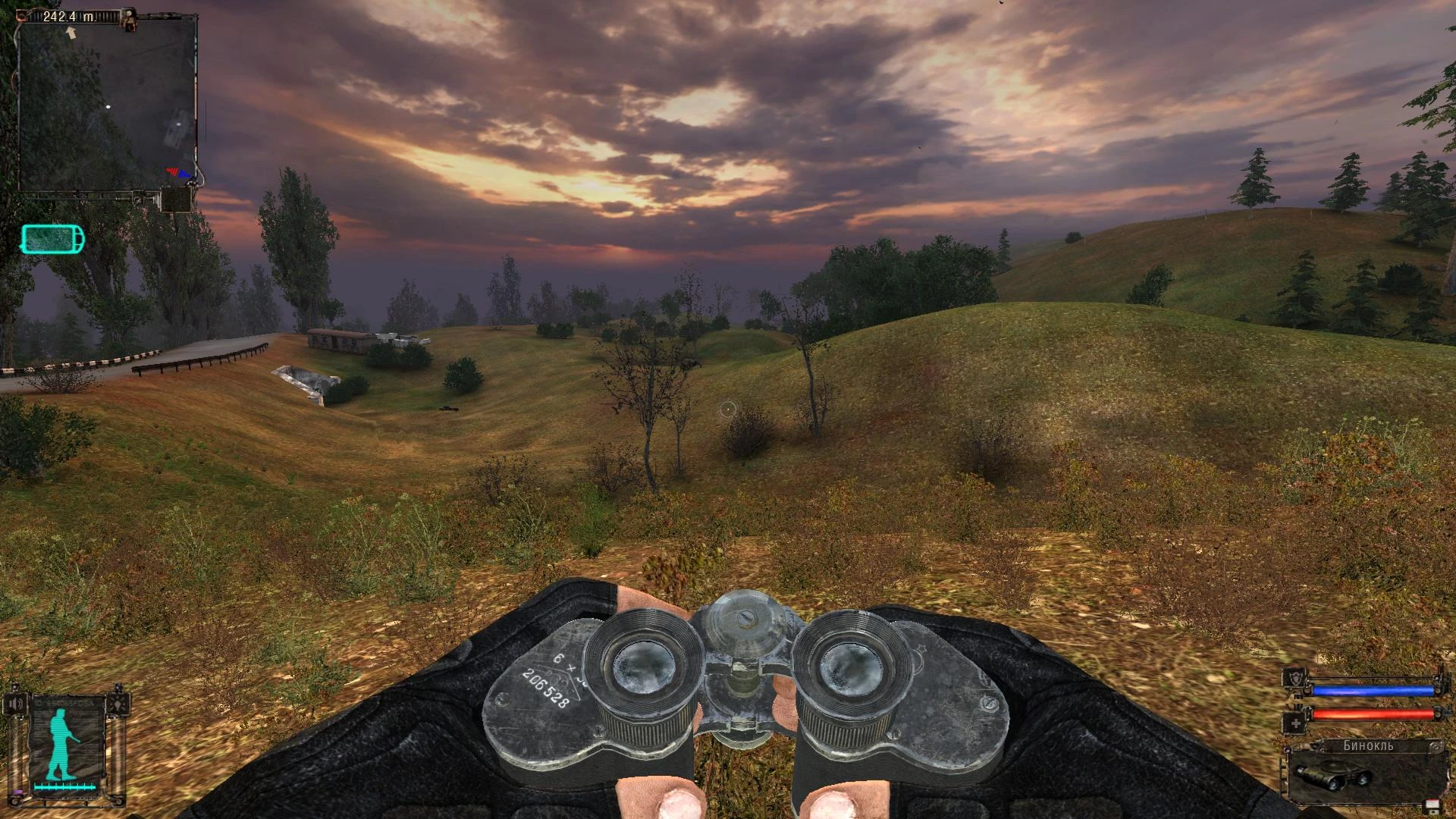Image resolution: width=1456 pixels, height=819 pixels.
Task: Click the blue armor bar near the shield icon
Action: (x=1373, y=690)
